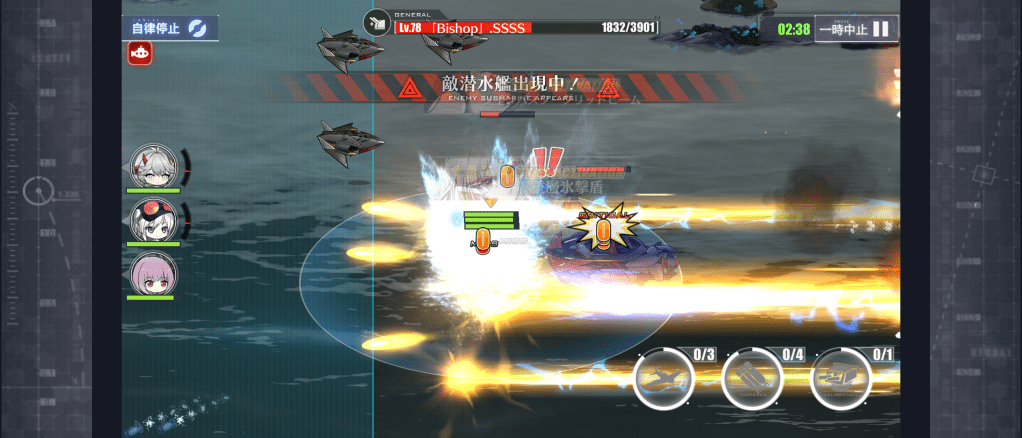Select the horned white-haired ship portrait
This screenshot has width=1022, height=438.
point(153,166)
